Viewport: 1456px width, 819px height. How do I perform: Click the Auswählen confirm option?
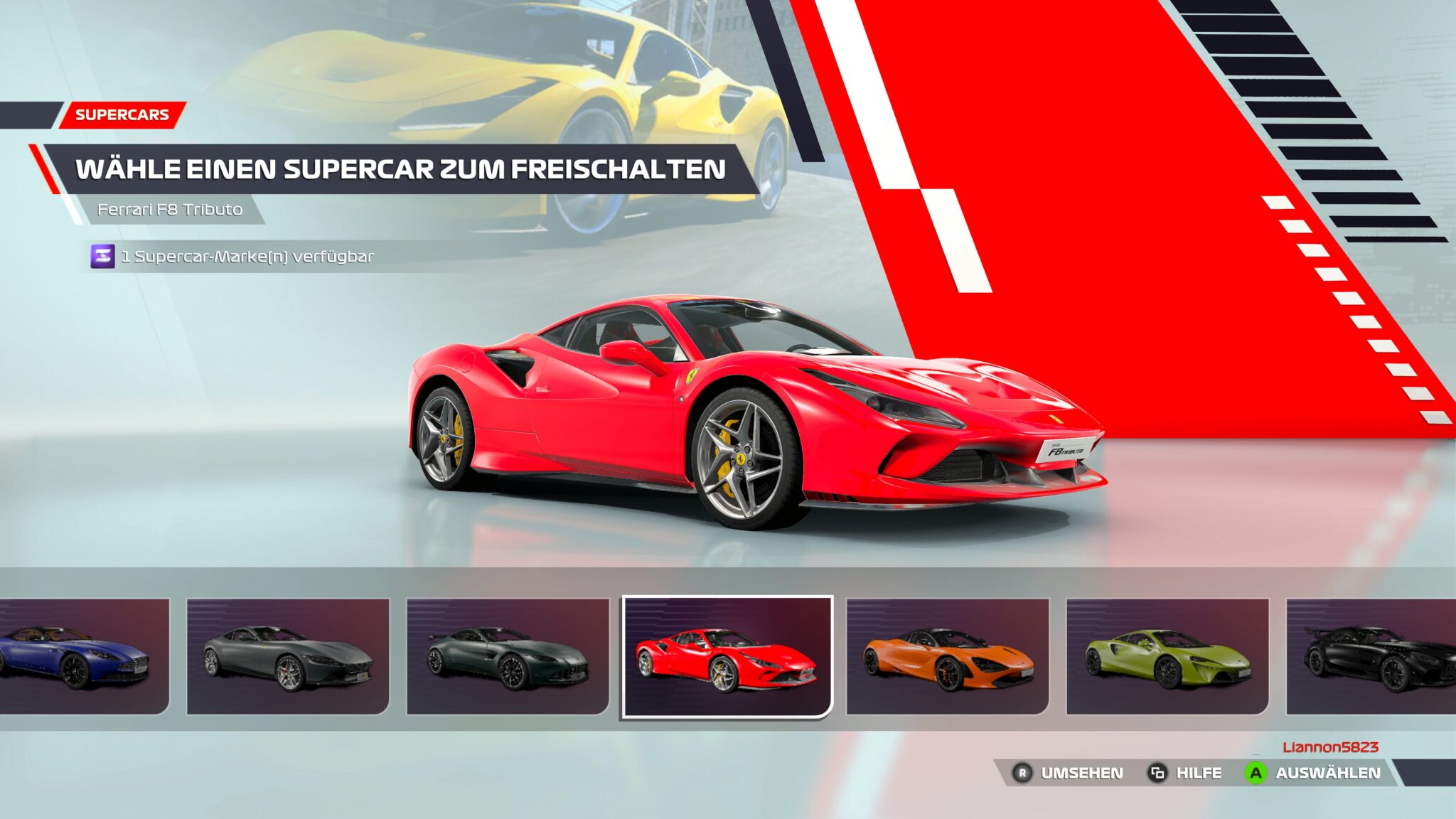point(1312,773)
